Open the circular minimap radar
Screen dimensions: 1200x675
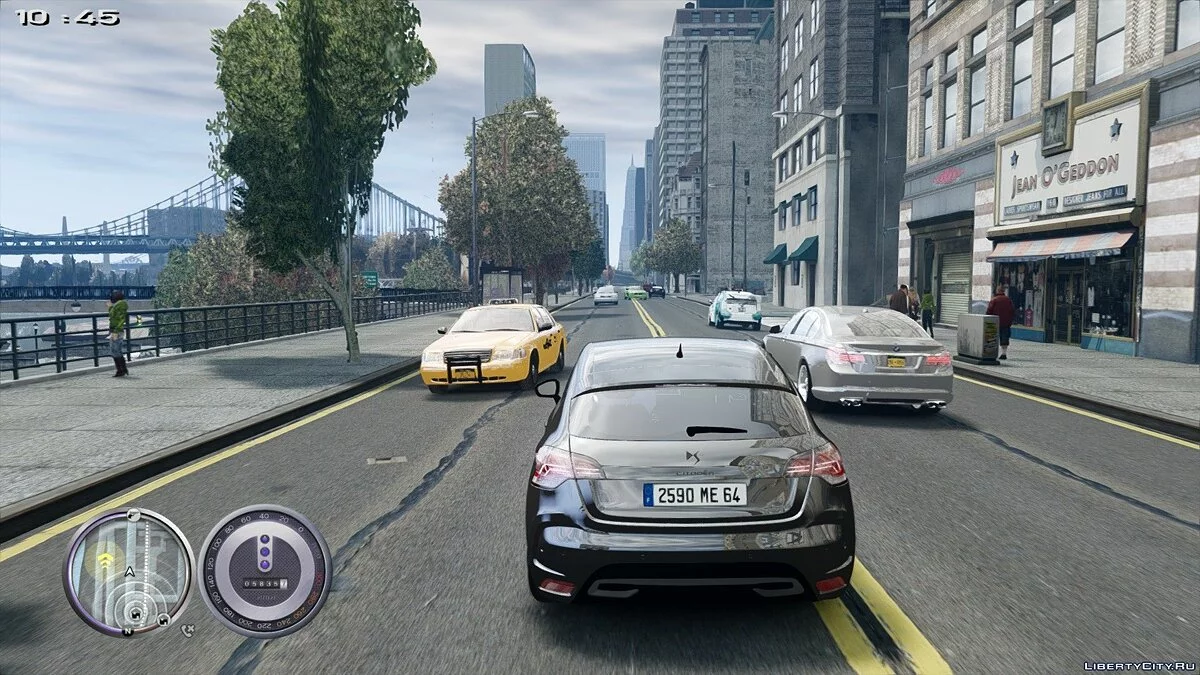(x=129, y=572)
